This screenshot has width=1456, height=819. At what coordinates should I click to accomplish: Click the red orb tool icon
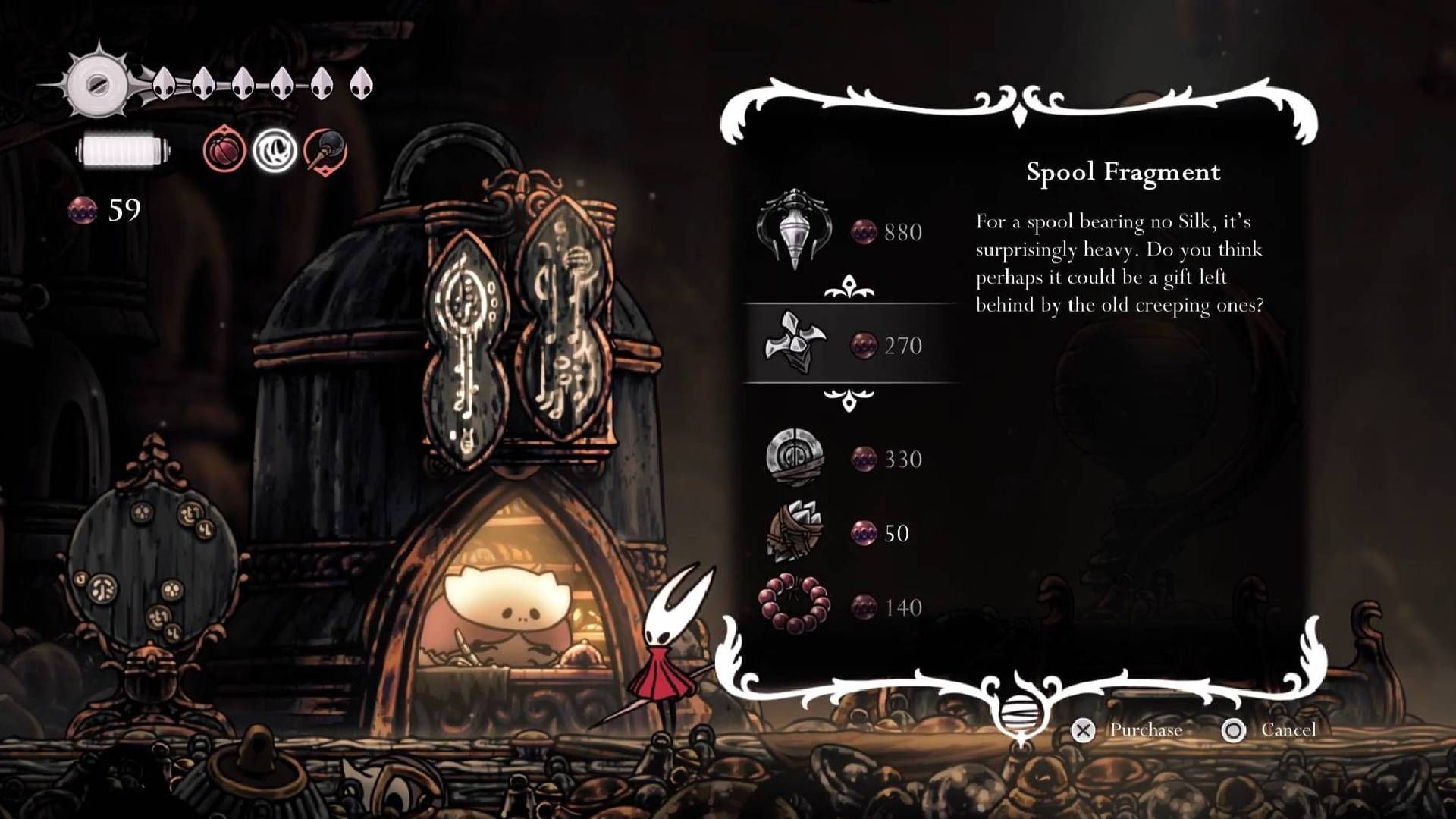[224, 149]
